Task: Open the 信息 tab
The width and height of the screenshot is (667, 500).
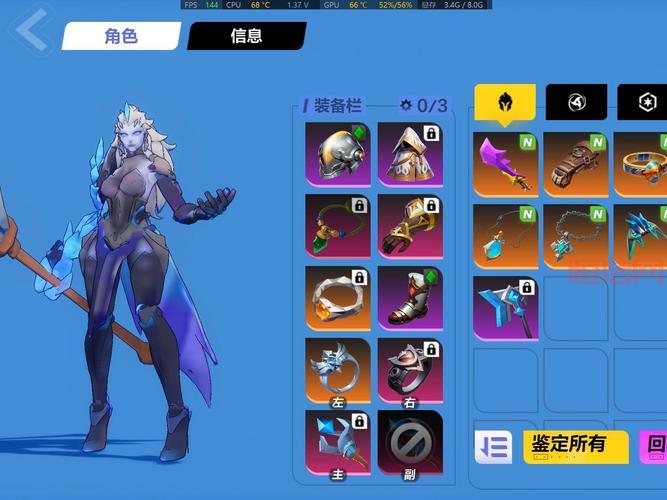Action: click(x=246, y=36)
